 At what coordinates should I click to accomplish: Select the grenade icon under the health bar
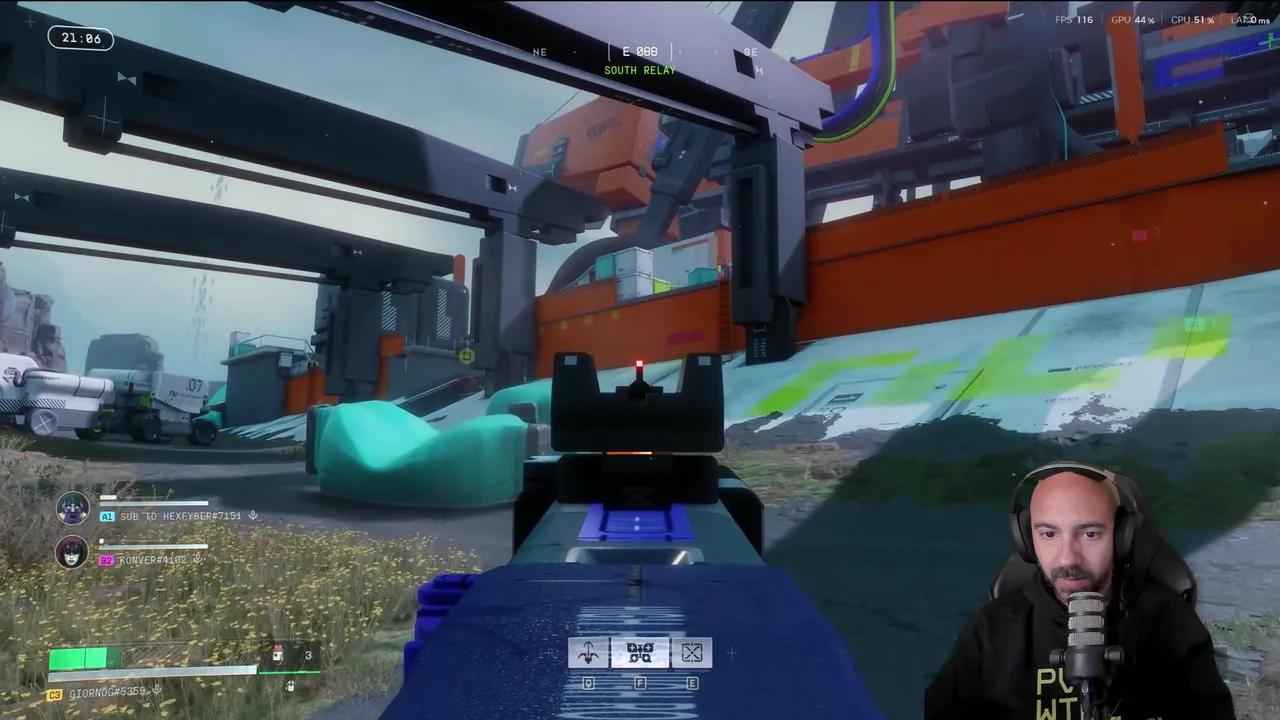click(290, 686)
